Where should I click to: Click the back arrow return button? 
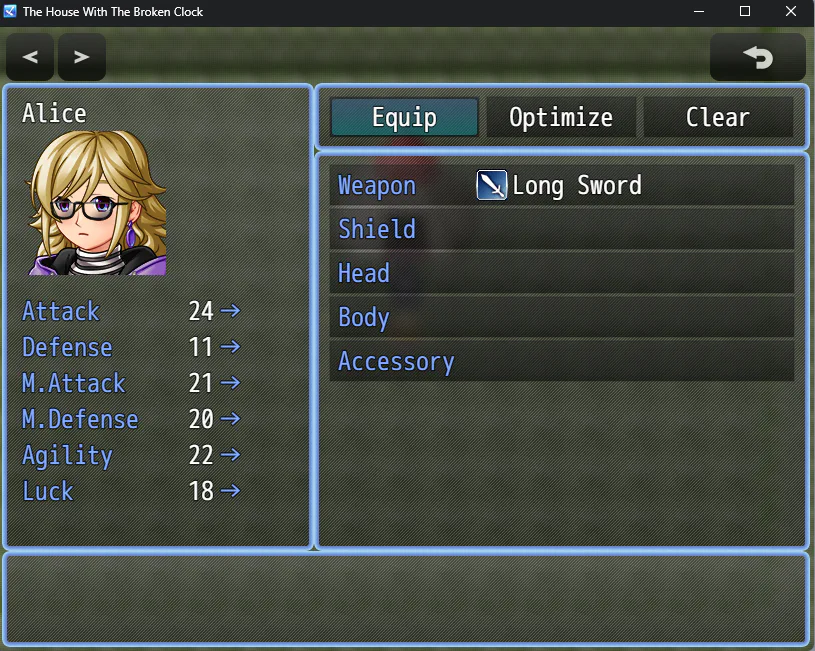point(757,57)
